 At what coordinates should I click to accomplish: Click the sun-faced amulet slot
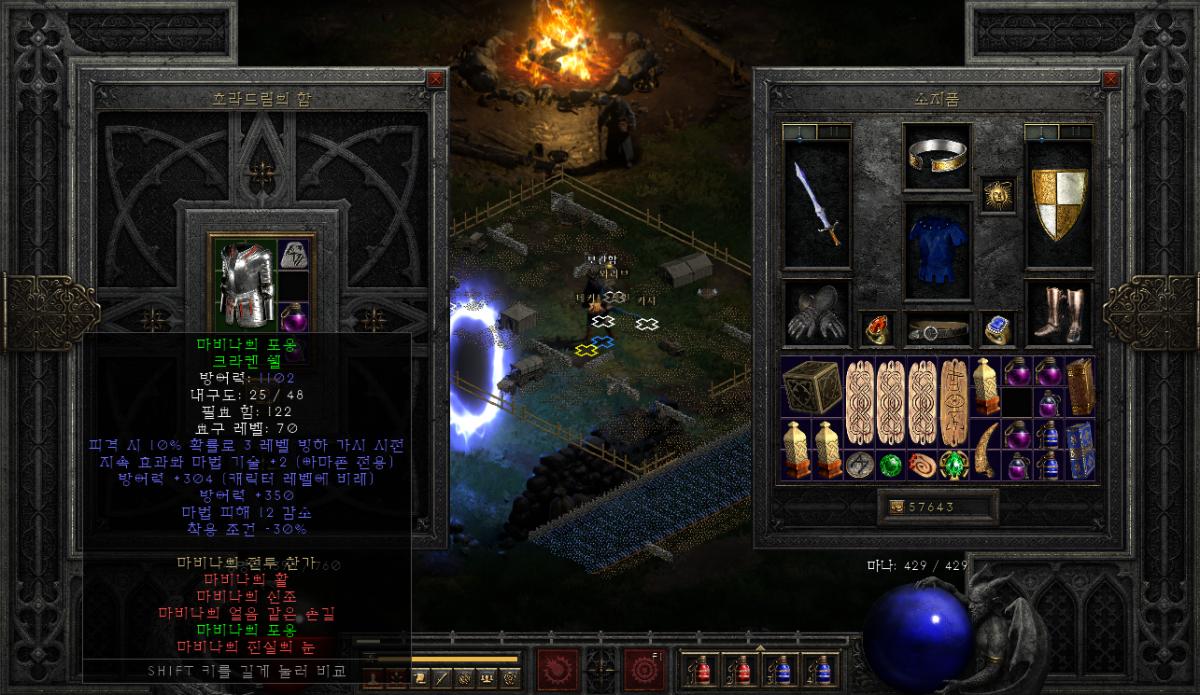(997, 194)
